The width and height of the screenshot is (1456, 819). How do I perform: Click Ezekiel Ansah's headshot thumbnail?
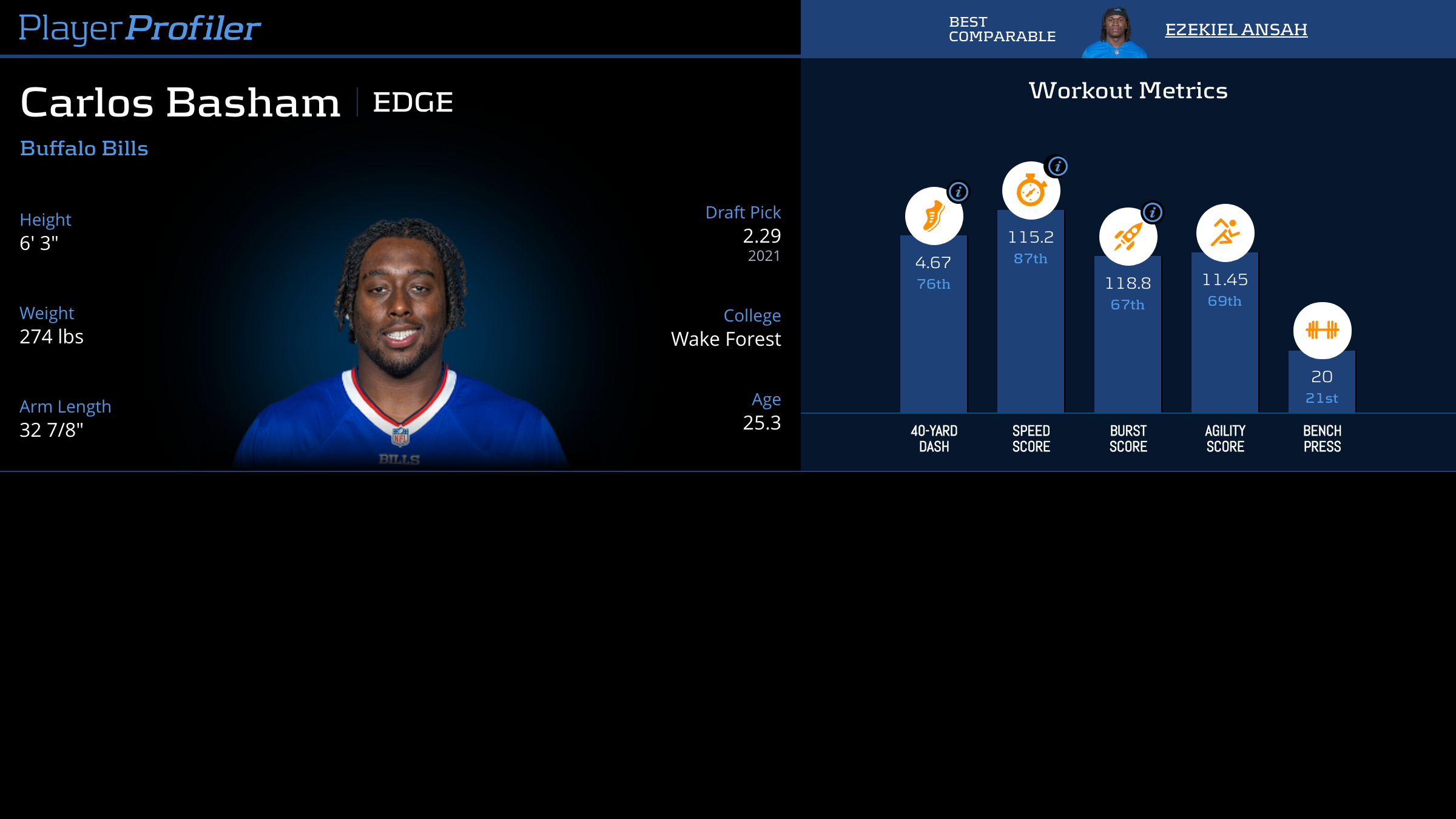[1114, 33]
